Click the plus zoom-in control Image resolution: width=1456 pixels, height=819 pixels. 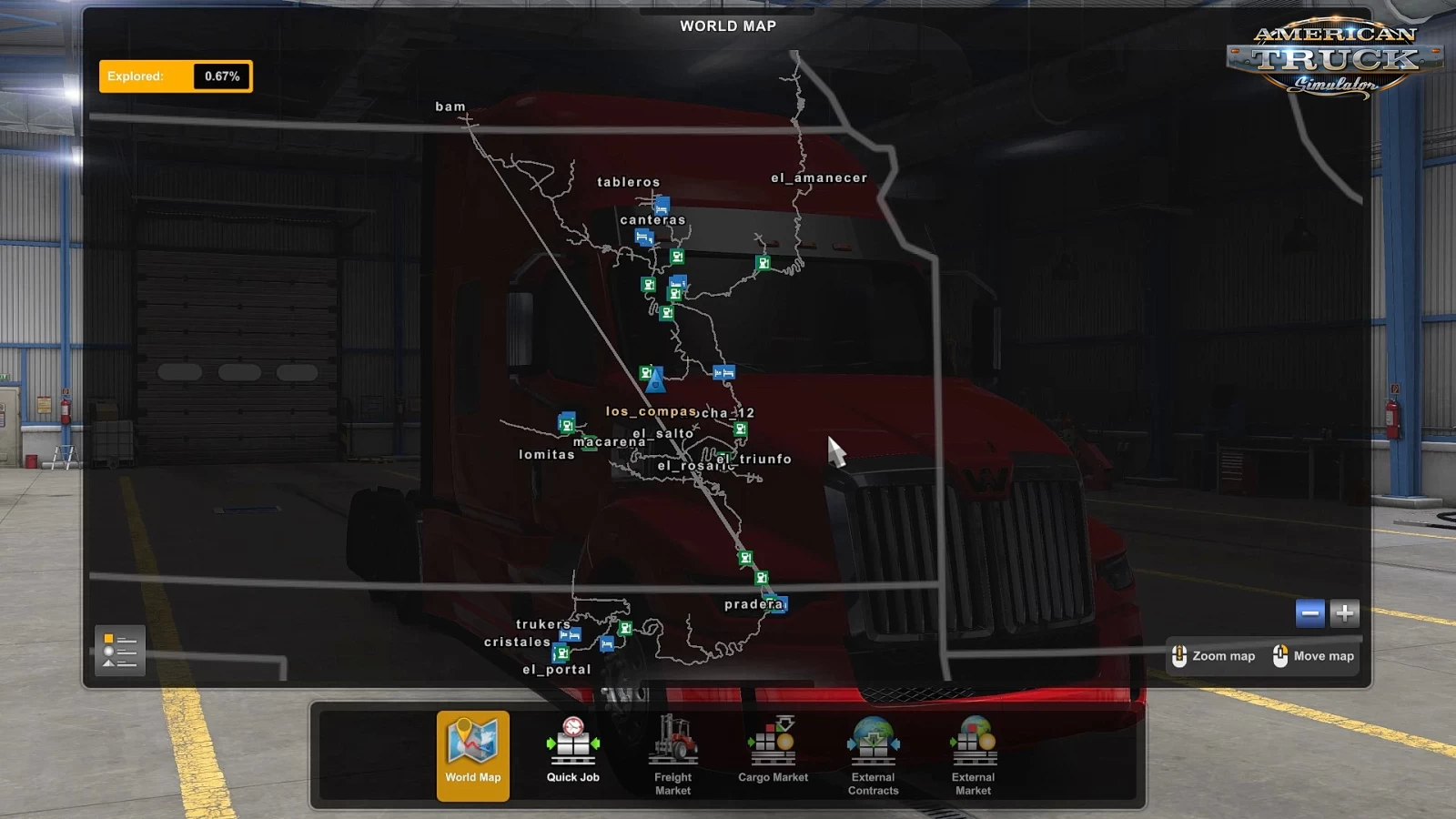tap(1343, 613)
